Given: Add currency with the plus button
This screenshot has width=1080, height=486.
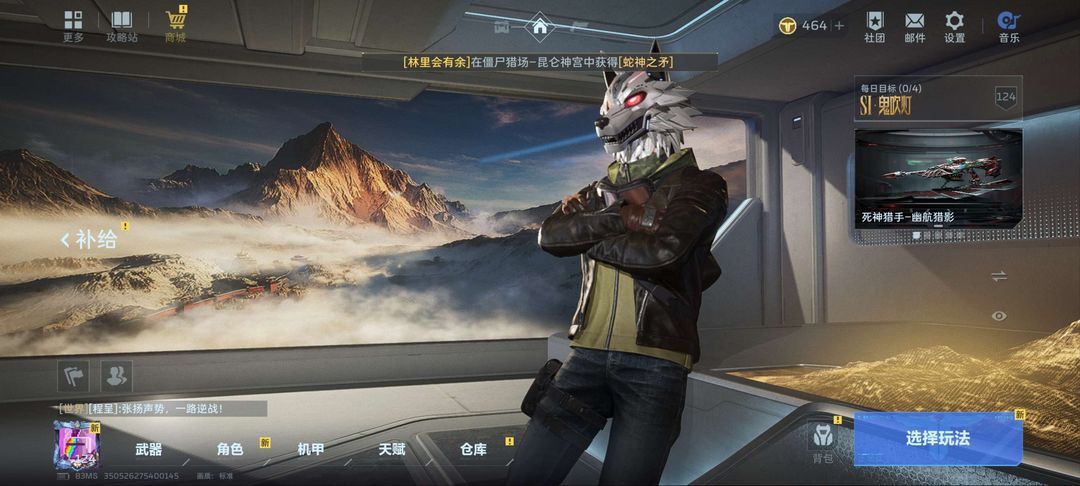Looking at the screenshot, I should click(839, 25).
